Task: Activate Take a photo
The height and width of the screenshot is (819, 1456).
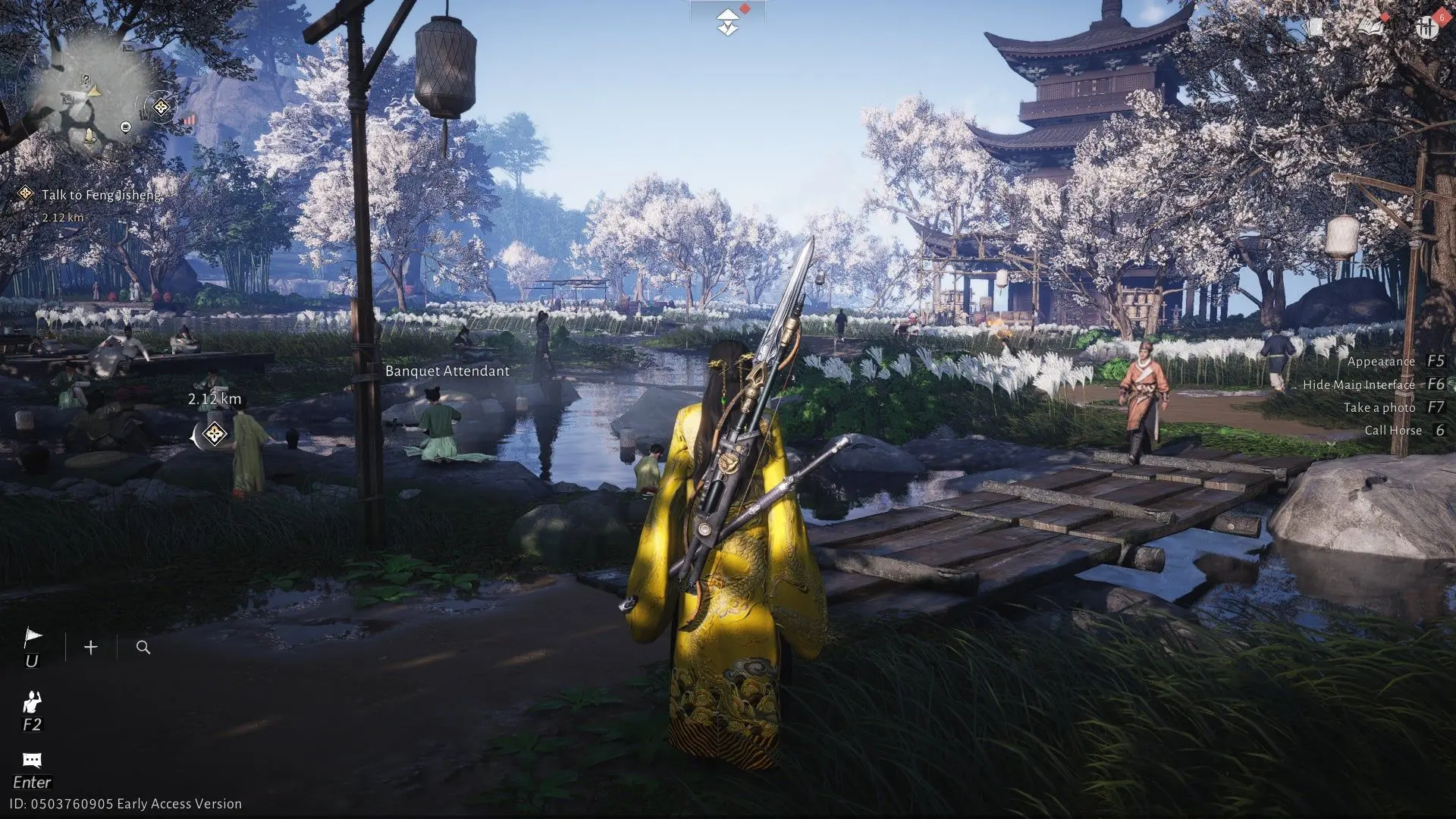Action: [1380, 407]
